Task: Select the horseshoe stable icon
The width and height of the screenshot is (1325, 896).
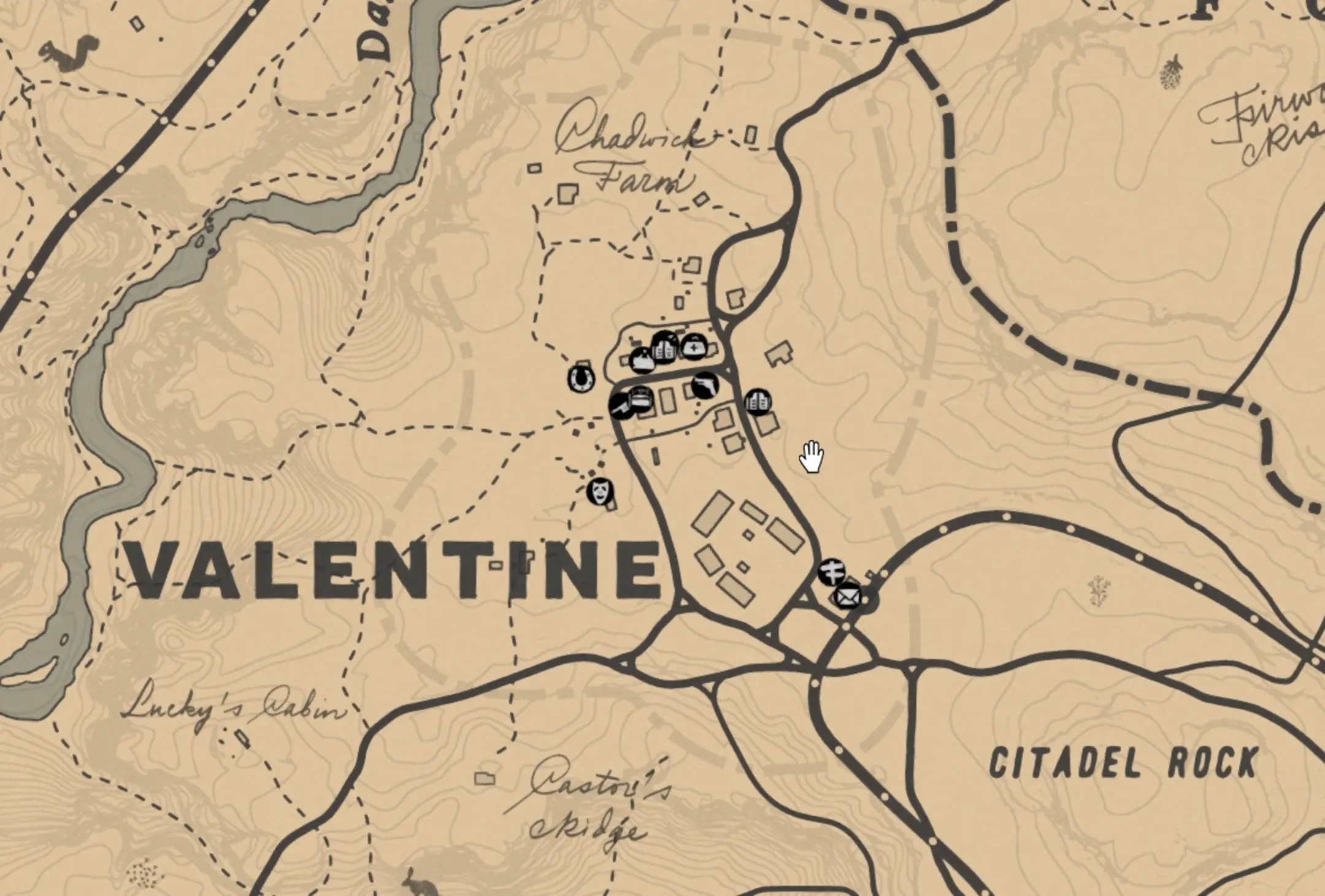Action: pyautogui.click(x=581, y=380)
